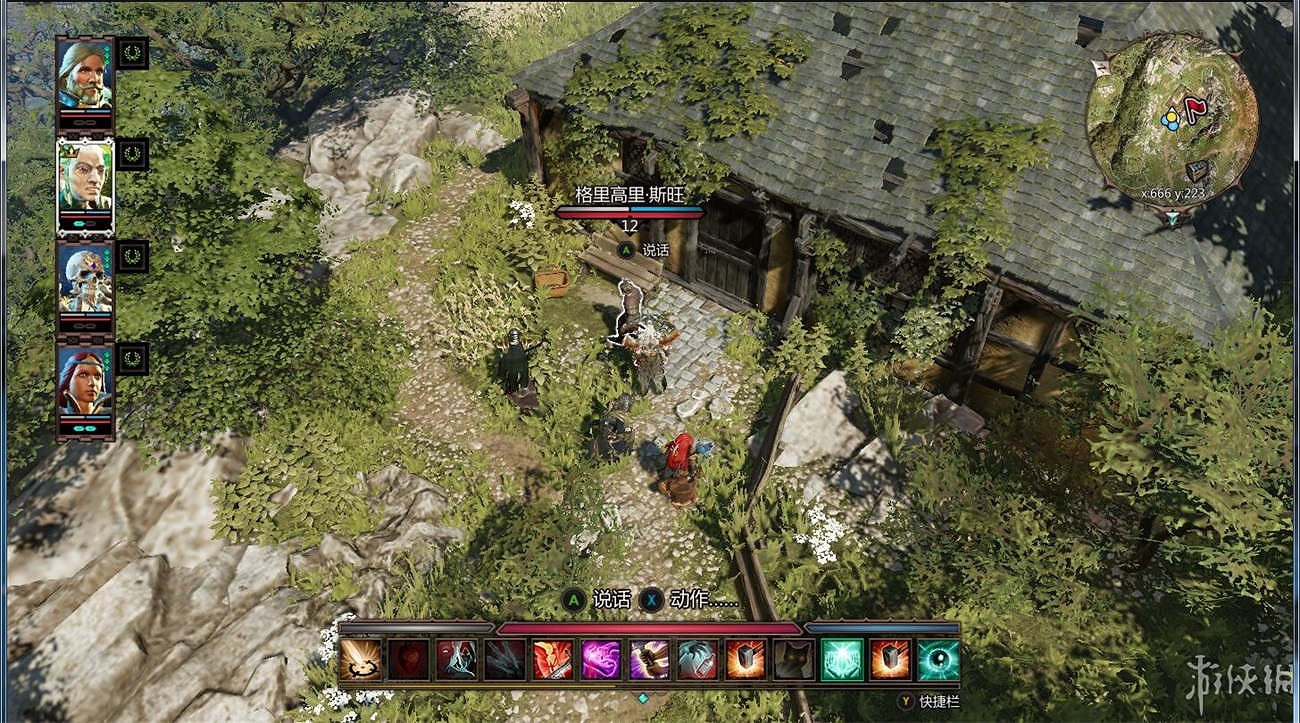Image resolution: width=1300 pixels, height=723 pixels.
Task: Cast the teal glowing hands skill
Action: pyautogui.click(x=841, y=660)
